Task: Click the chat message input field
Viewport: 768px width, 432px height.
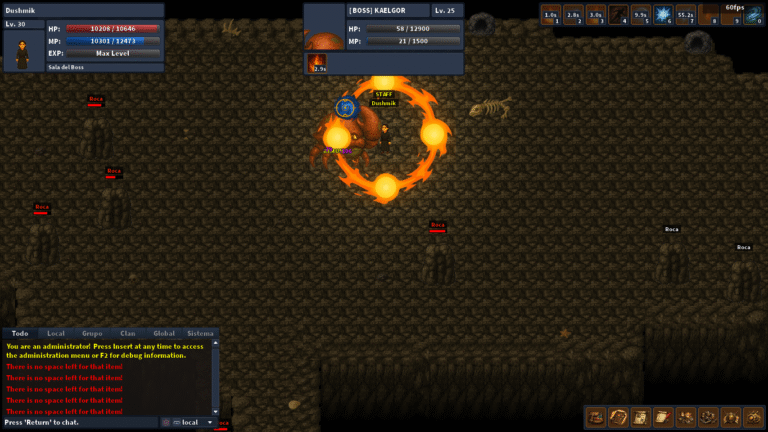Action: tap(80, 423)
